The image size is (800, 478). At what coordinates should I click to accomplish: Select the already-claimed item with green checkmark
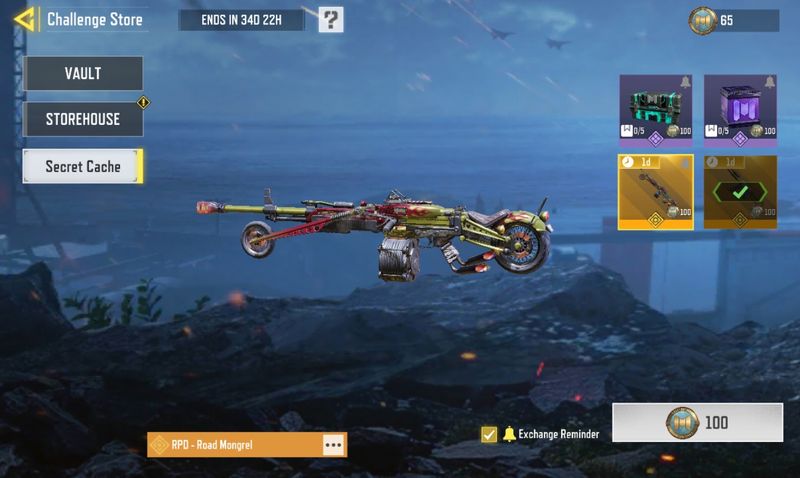click(741, 191)
